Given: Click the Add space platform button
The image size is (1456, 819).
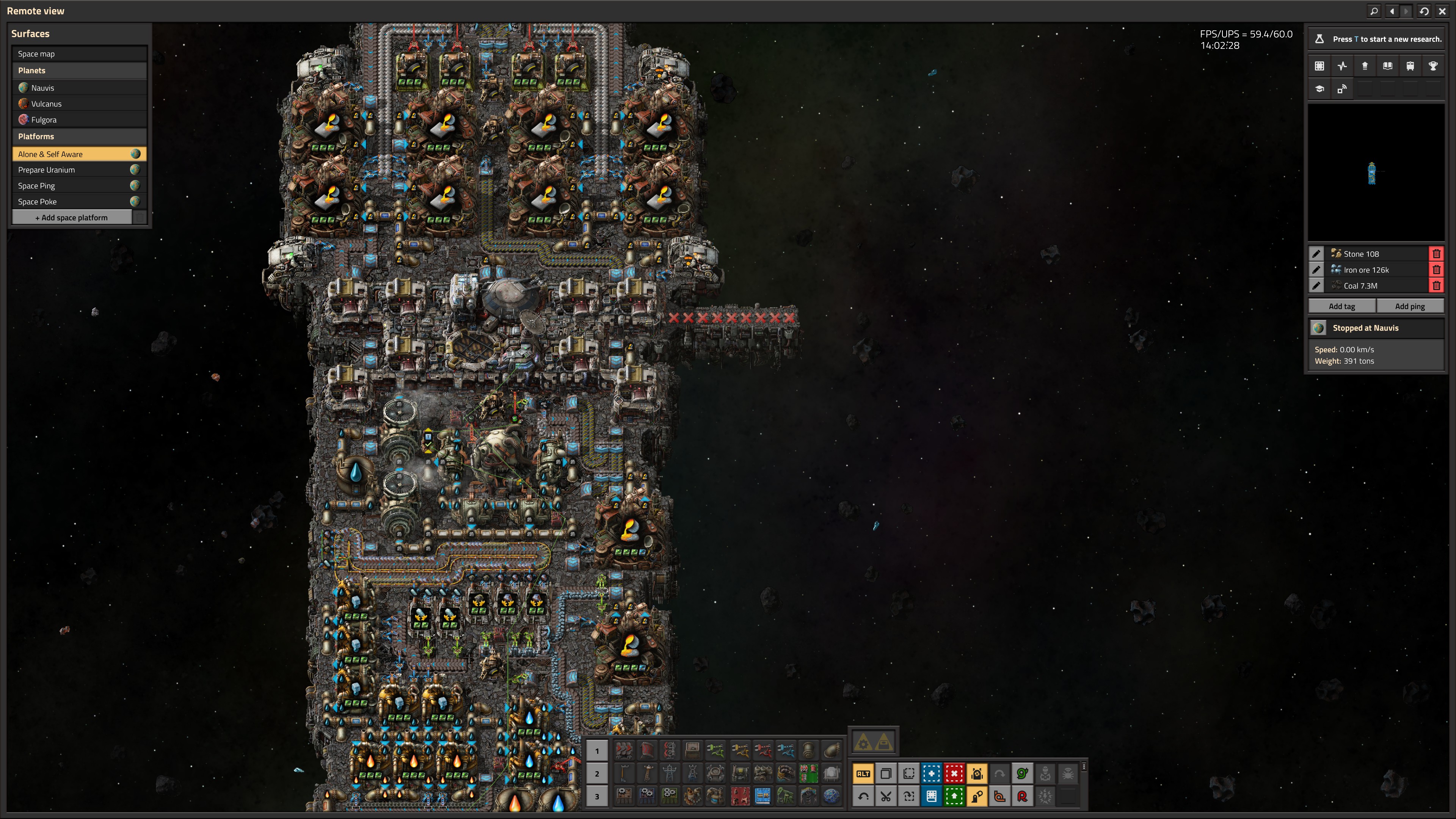Looking at the screenshot, I should (72, 218).
